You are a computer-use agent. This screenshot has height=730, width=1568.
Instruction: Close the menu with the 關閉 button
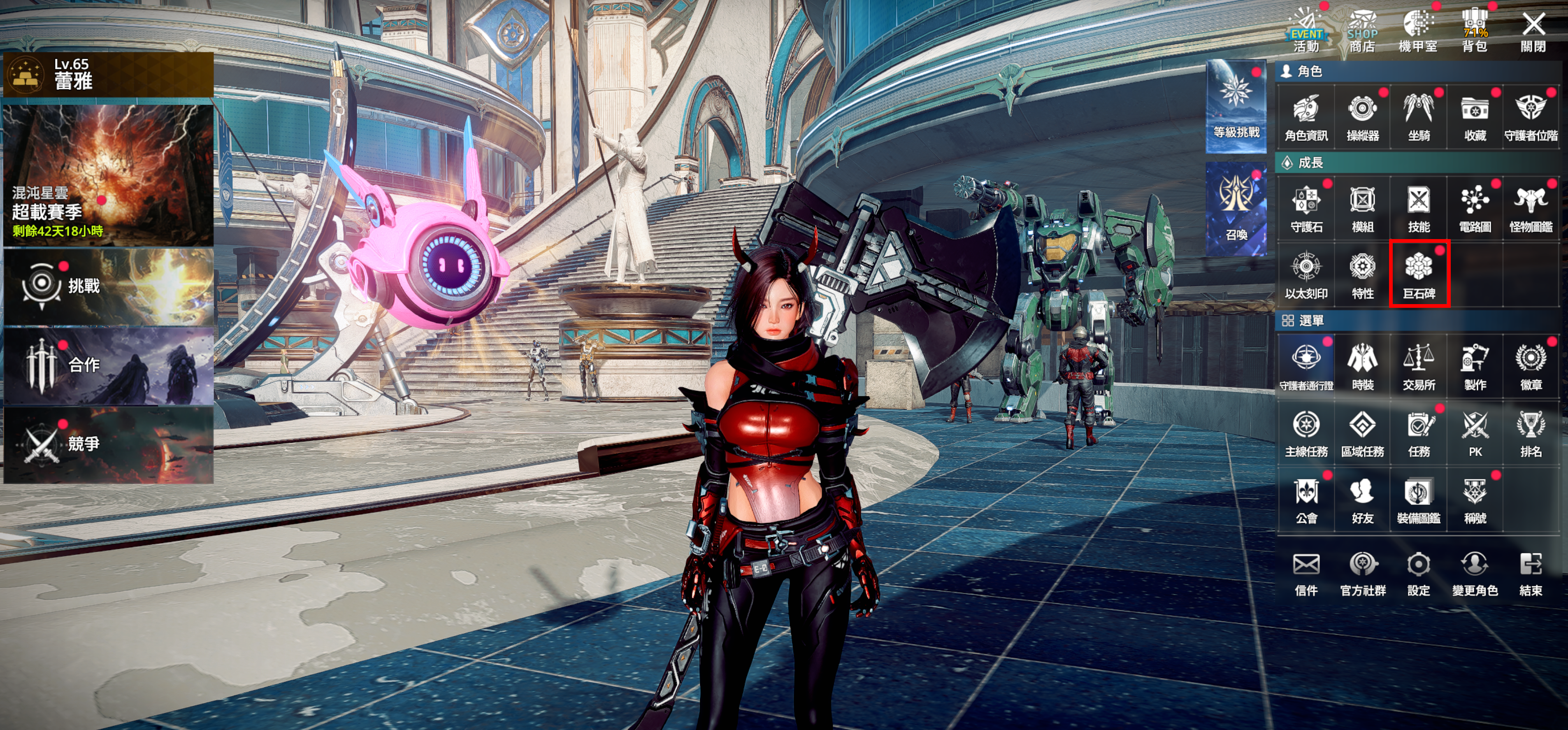pos(1533,32)
